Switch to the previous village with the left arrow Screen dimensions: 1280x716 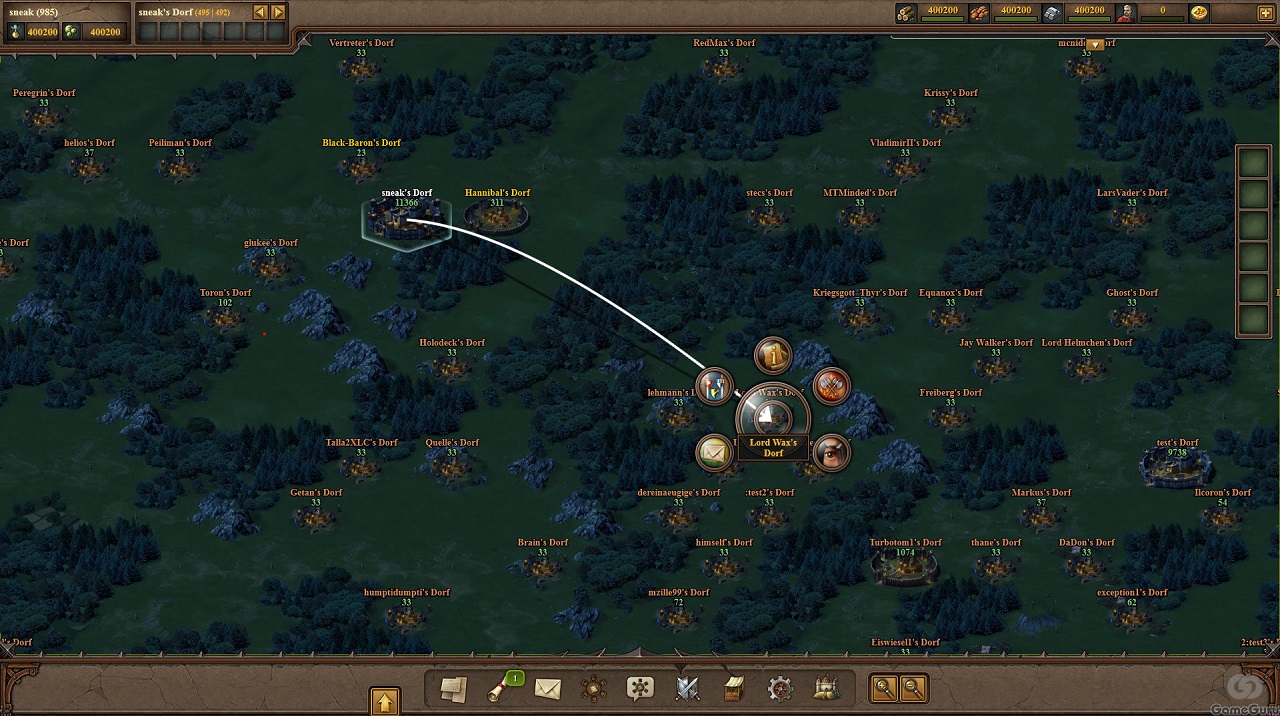(x=260, y=12)
